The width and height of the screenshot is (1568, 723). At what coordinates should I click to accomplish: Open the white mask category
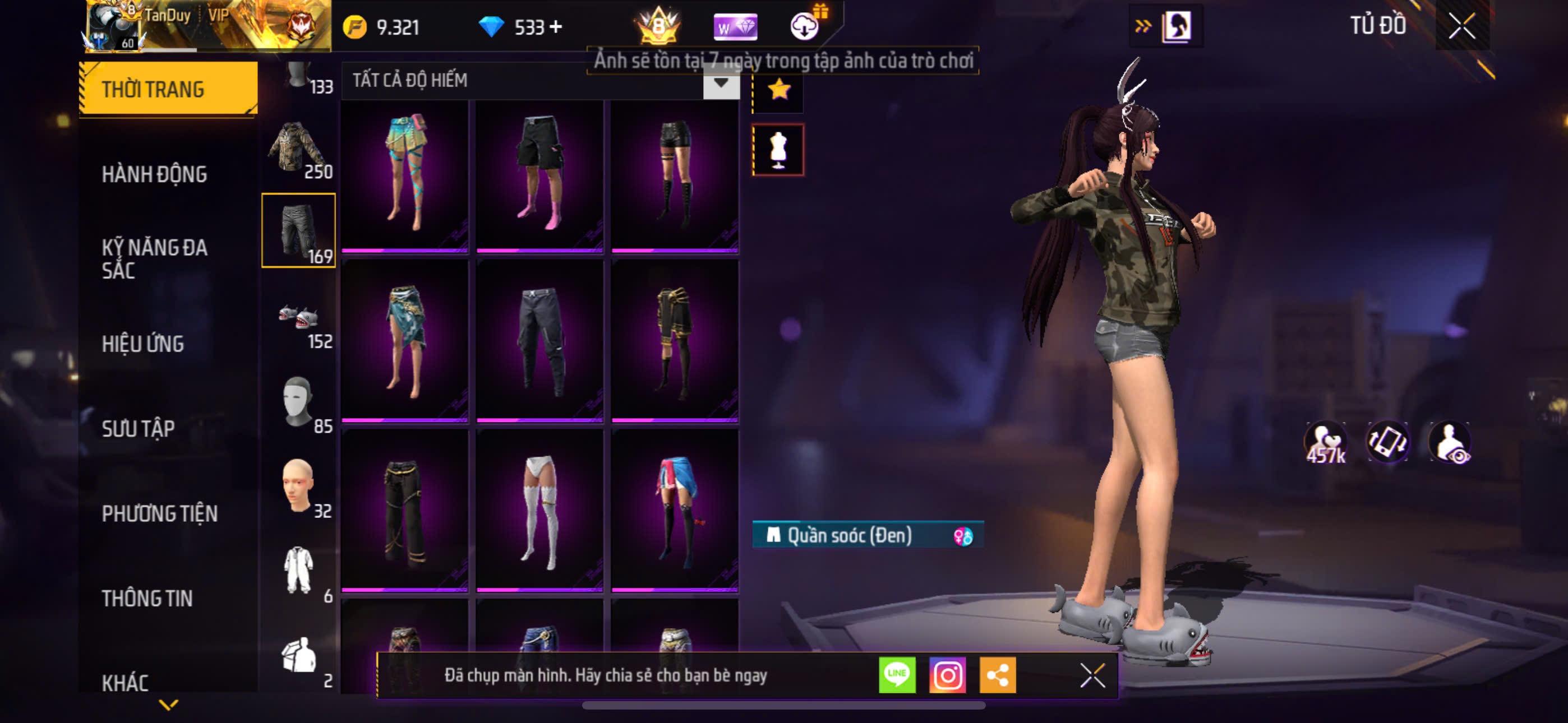tap(298, 403)
